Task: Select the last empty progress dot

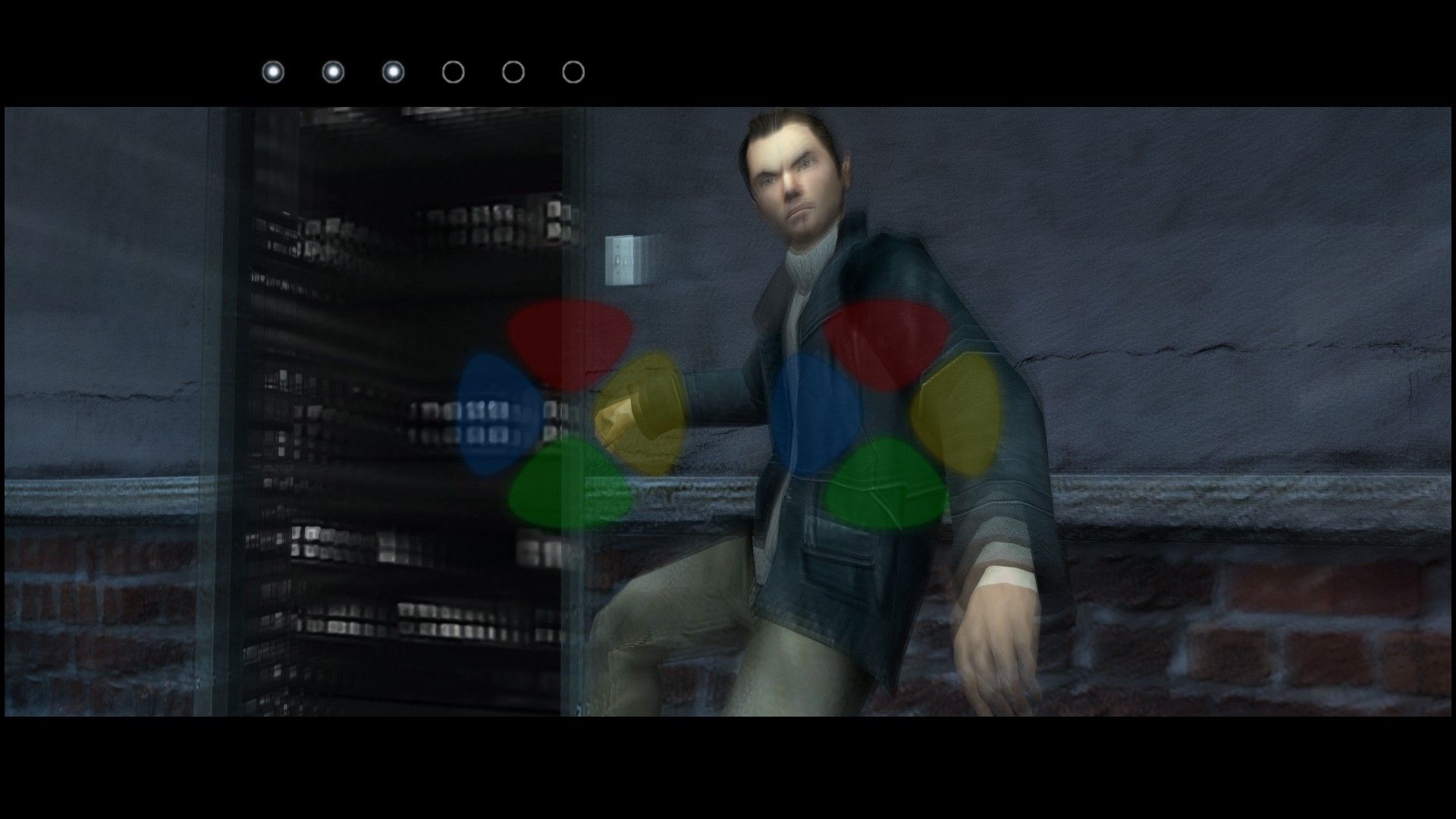Action: pos(572,72)
